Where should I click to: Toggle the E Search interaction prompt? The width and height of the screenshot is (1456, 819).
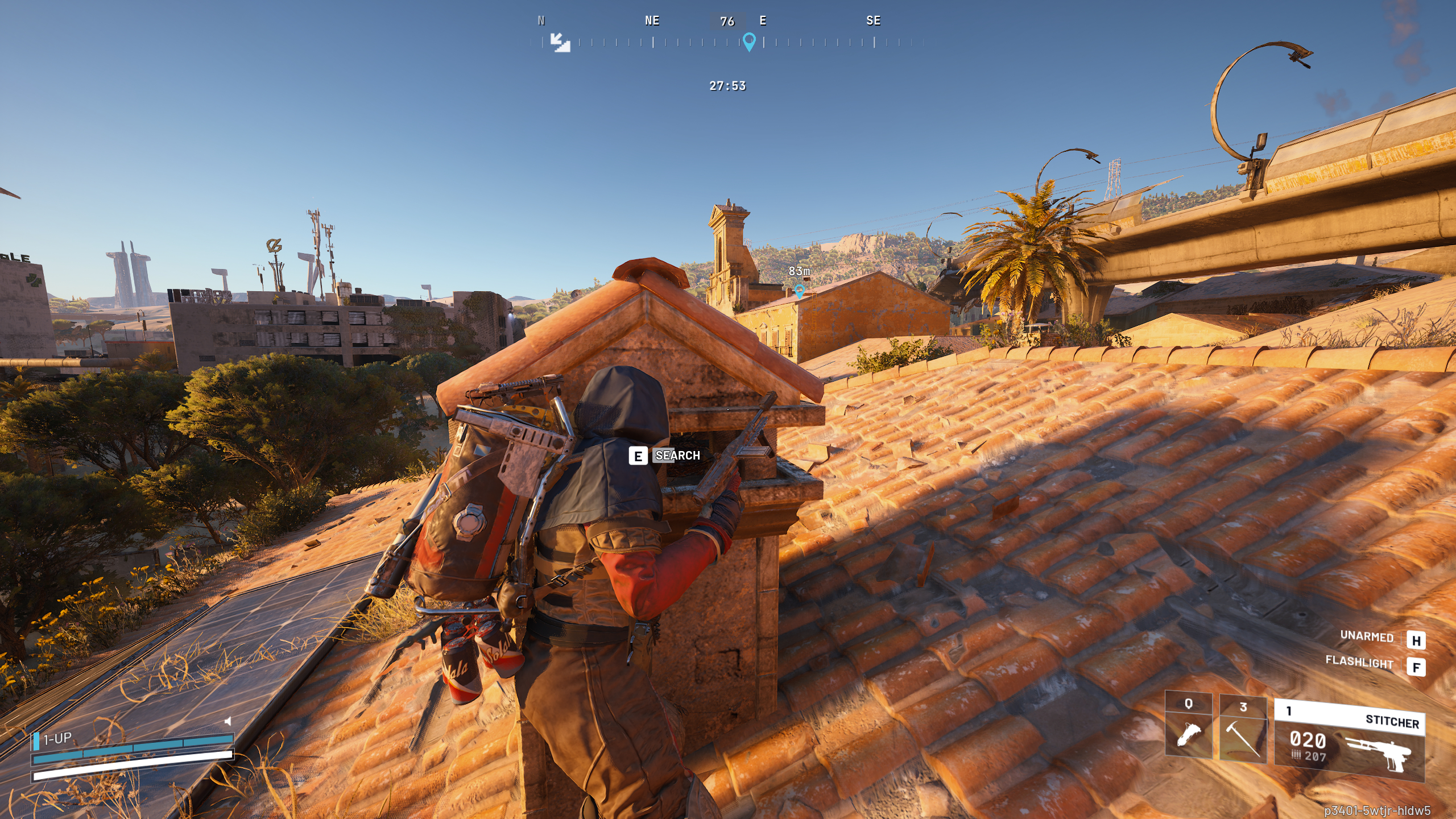[x=637, y=456]
